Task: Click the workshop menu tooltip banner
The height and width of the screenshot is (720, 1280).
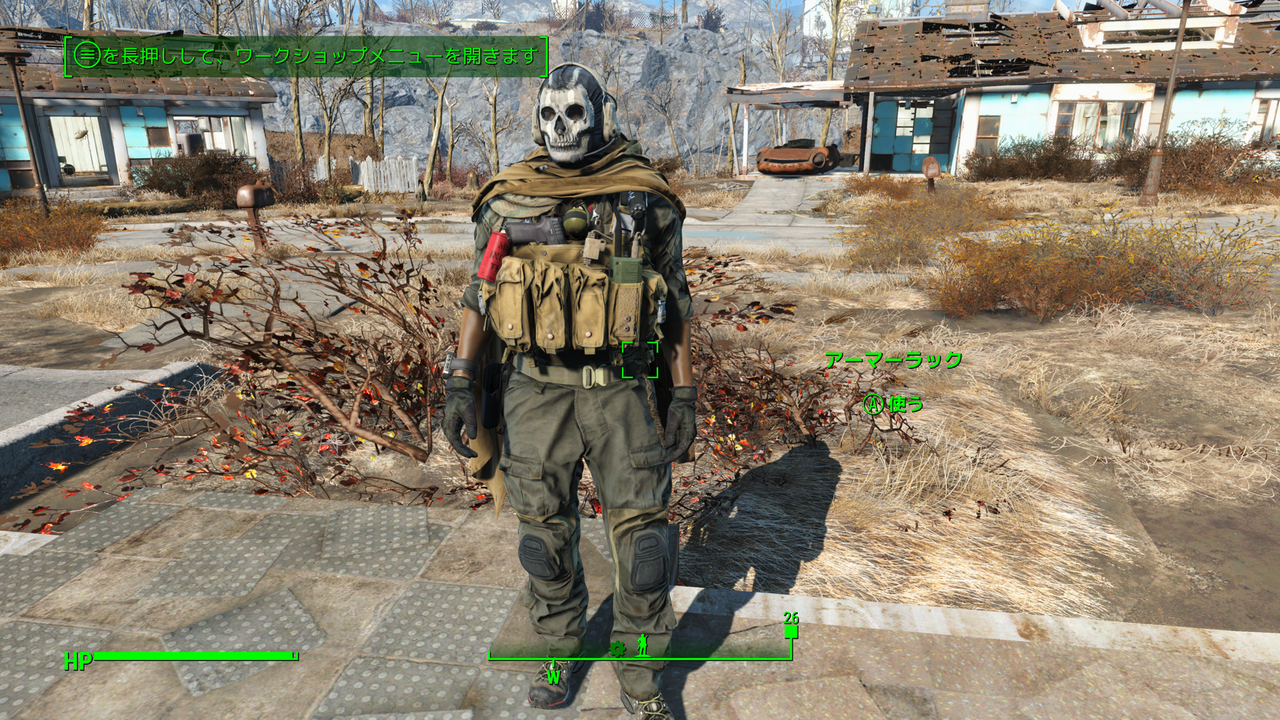Action: [305, 53]
